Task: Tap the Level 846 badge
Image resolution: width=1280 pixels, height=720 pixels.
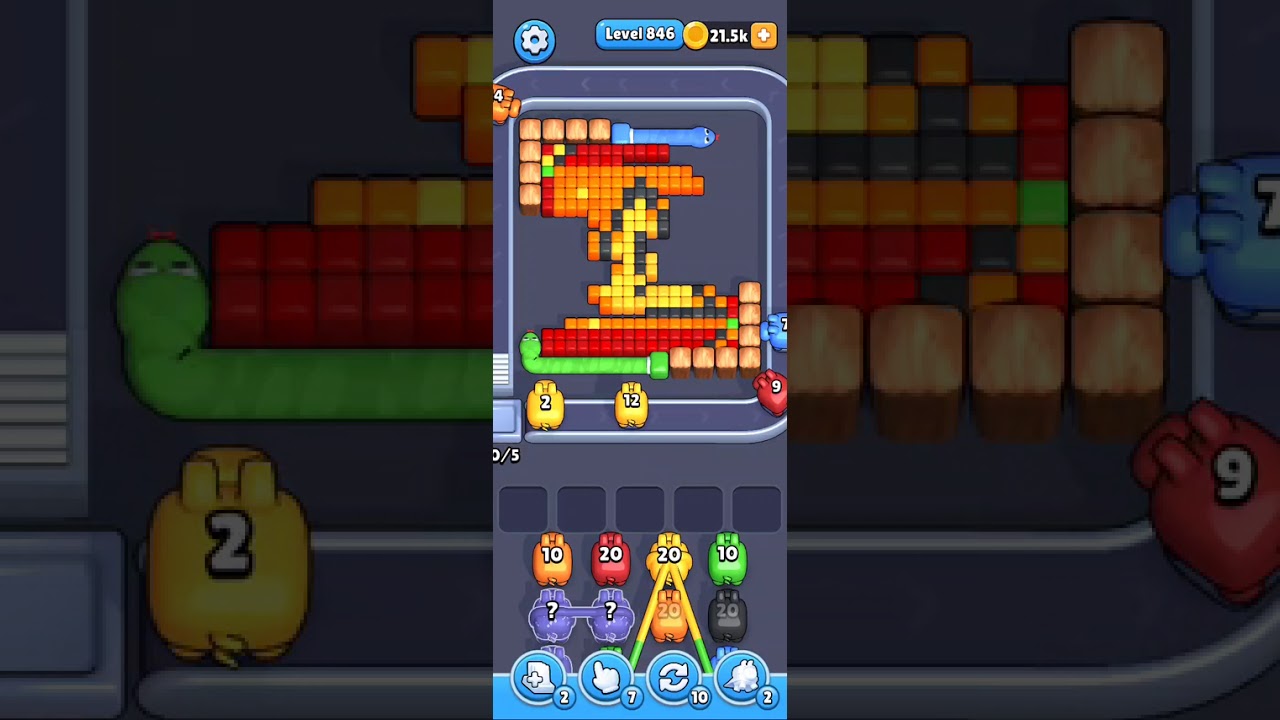Action: click(x=640, y=33)
